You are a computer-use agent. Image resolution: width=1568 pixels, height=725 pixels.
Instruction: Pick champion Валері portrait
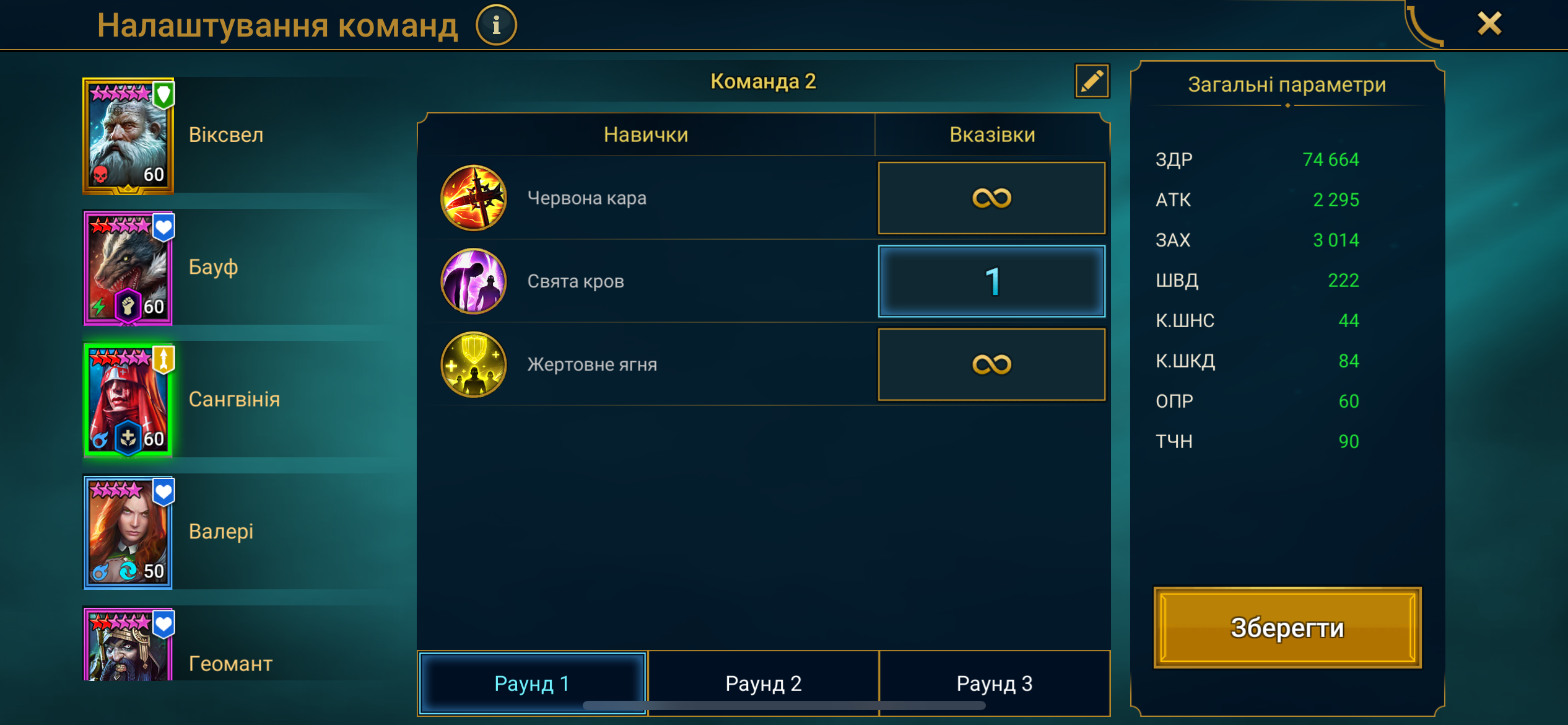pyautogui.click(x=128, y=532)
